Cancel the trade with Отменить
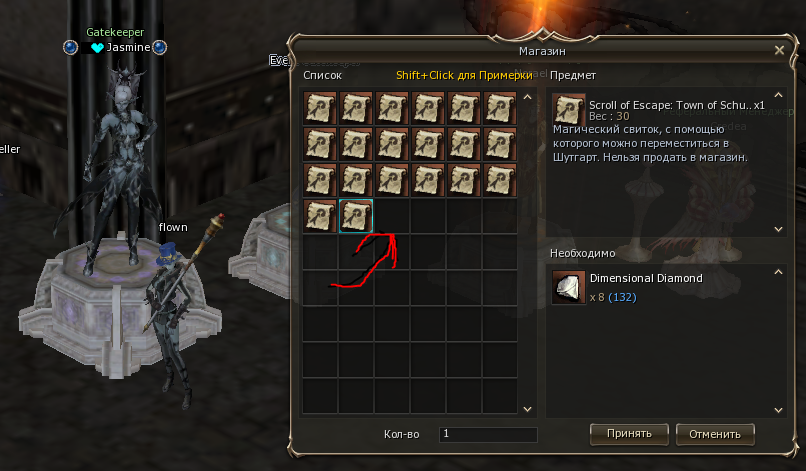This screenshot has width=806, height=471. point(715,434)
